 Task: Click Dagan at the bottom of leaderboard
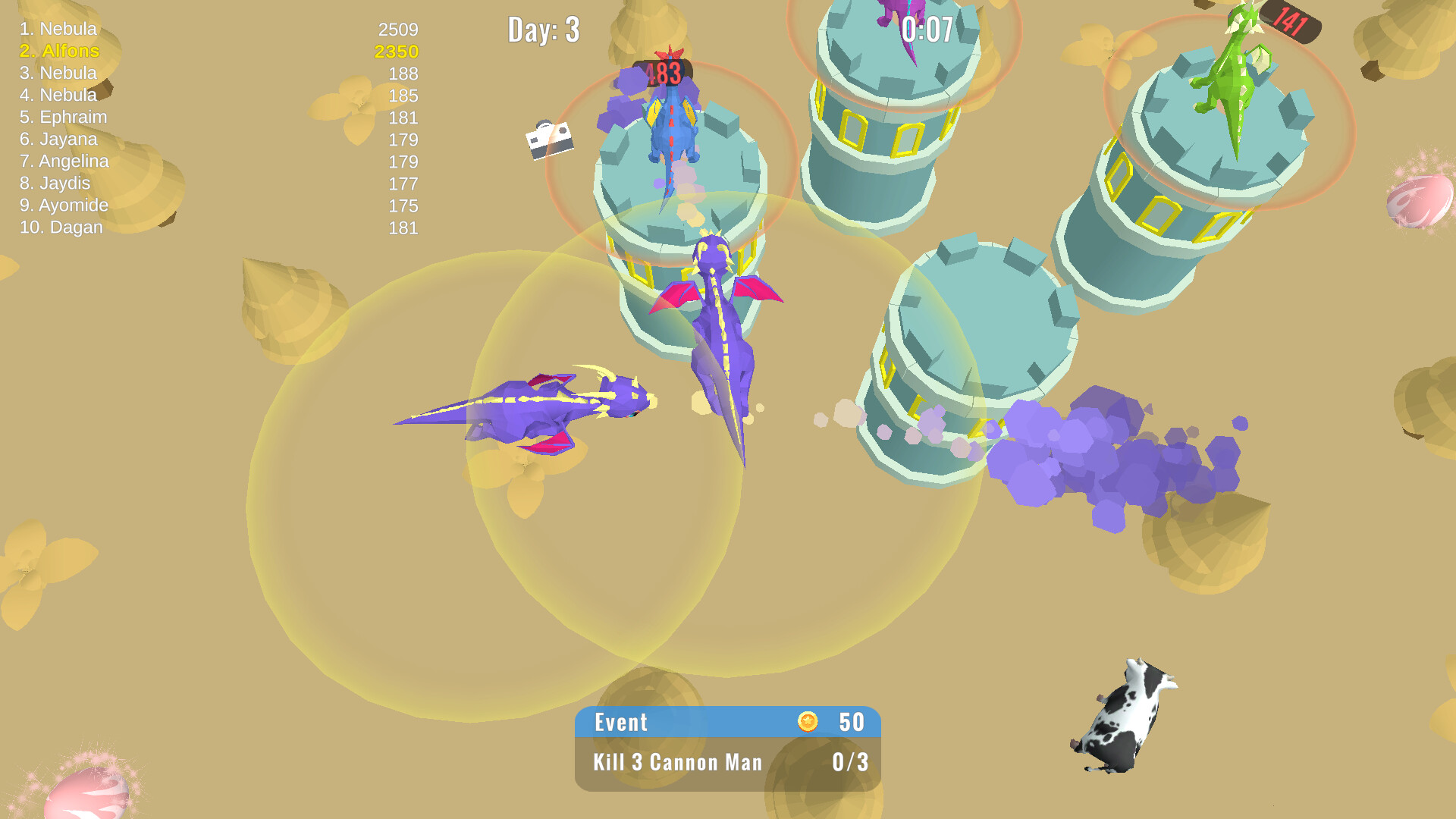point(62,227)
